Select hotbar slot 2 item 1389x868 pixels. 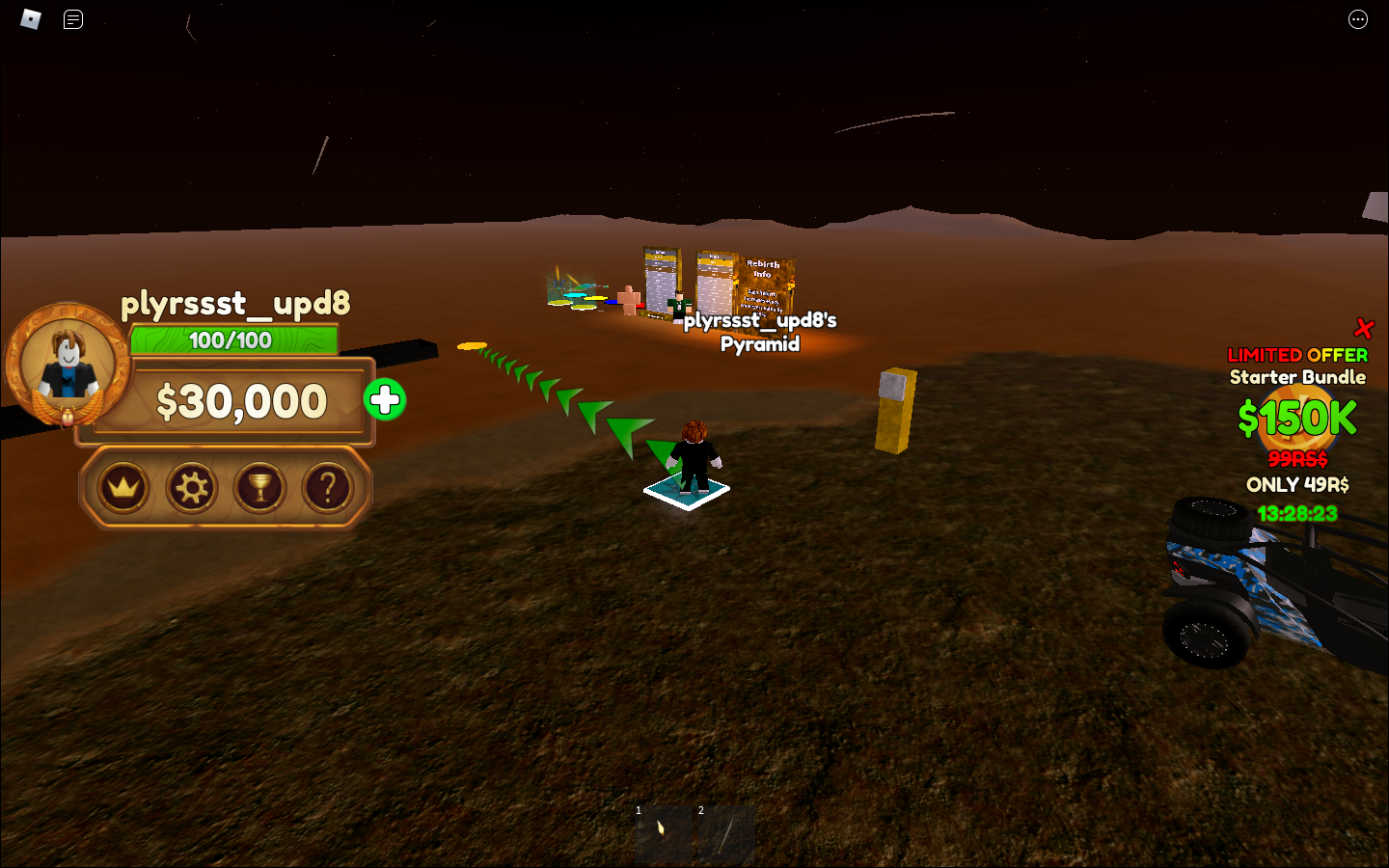click(726, 833)
